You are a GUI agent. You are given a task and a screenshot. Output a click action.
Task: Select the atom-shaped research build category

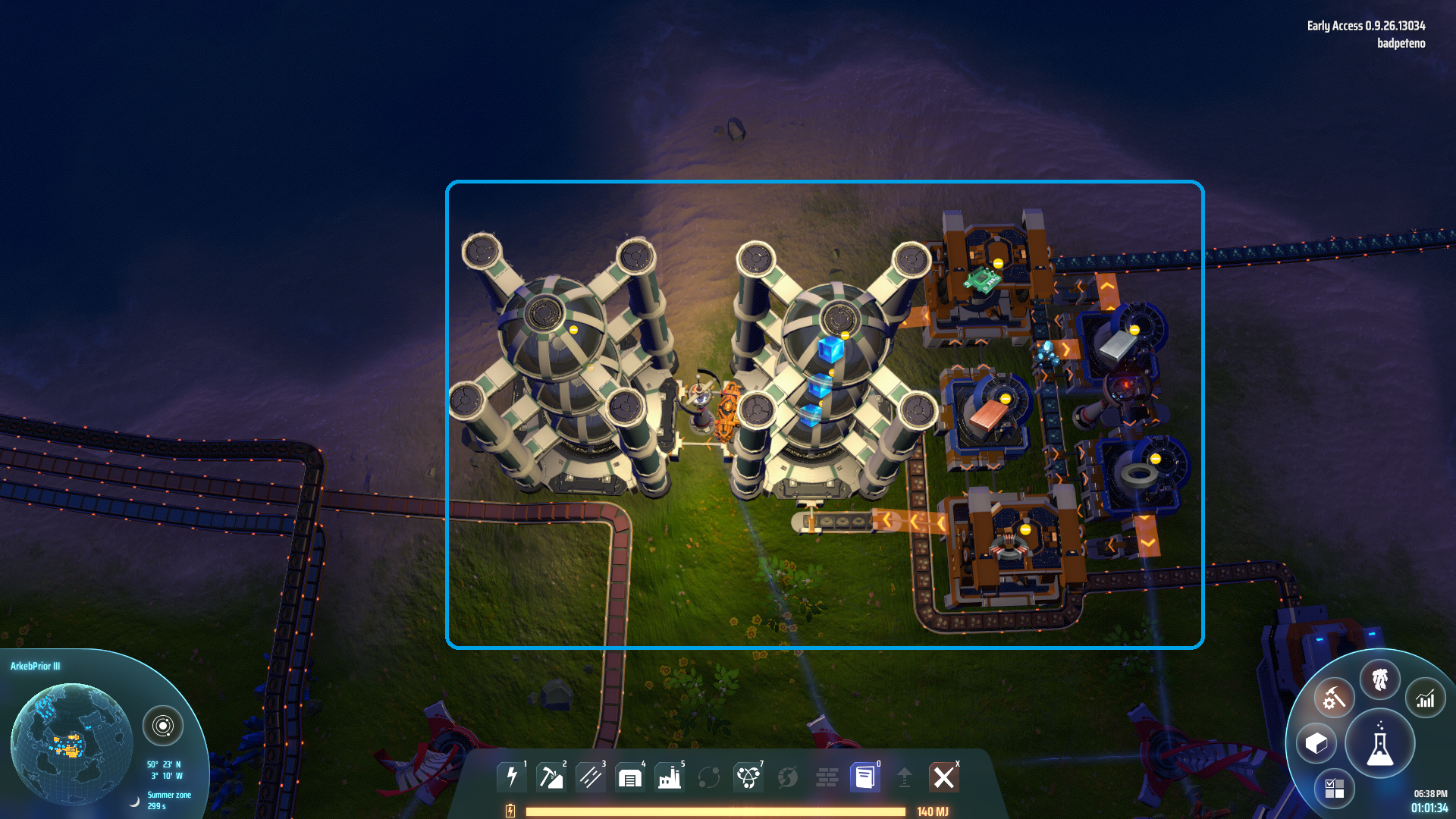[748, 777]
